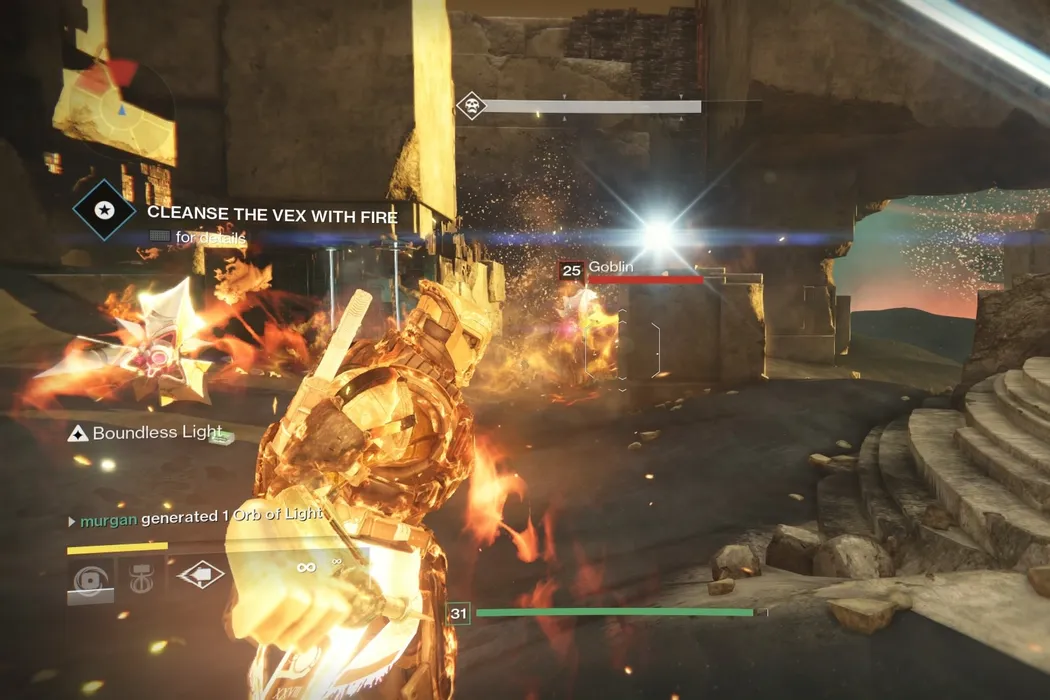1050x700 pixels.
Task: Click the boss skull diamond icon
Action: tap(470, 106)
